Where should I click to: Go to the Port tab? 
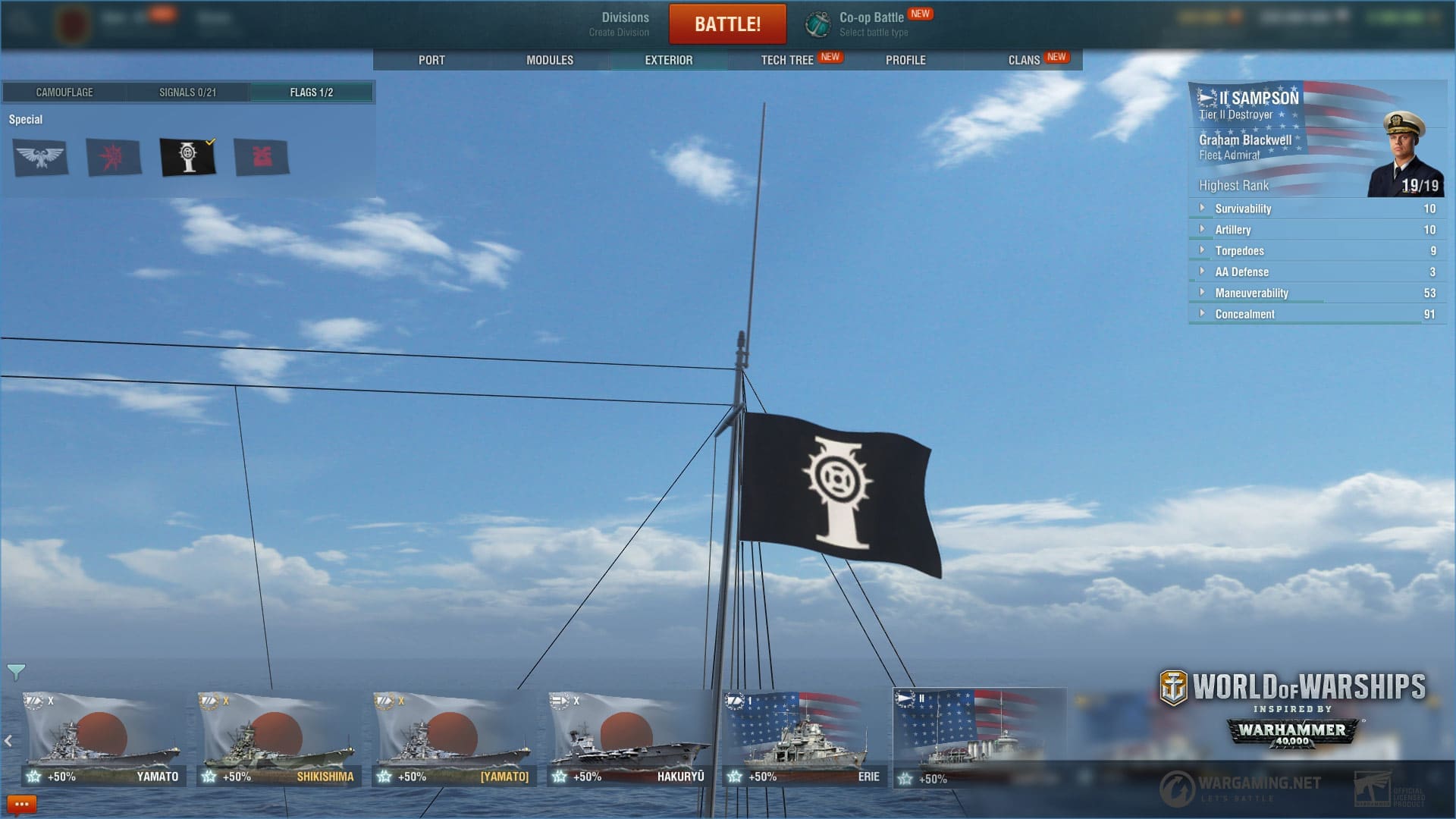click(431, 60)
